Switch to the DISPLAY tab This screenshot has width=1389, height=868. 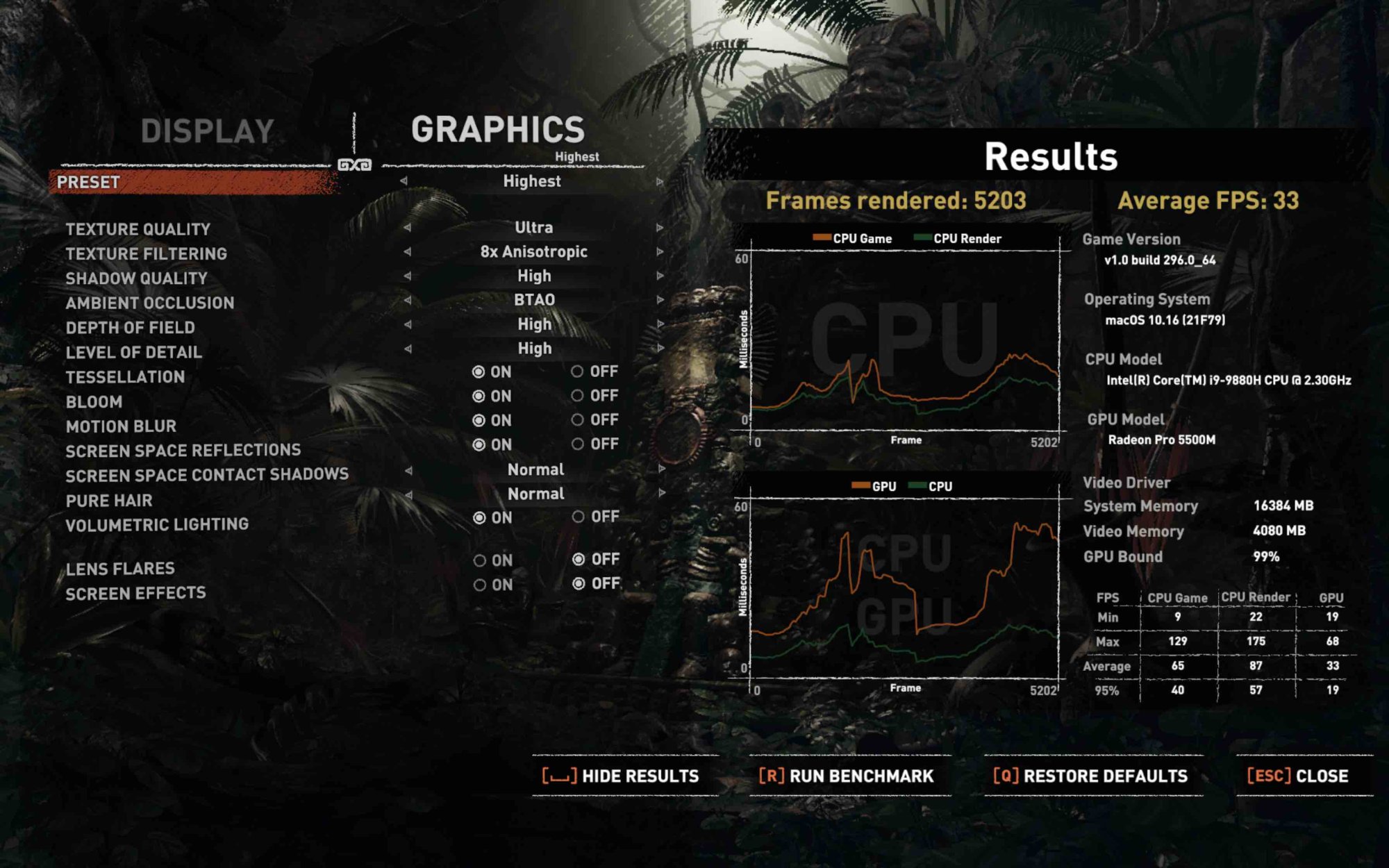pos(206,128)
